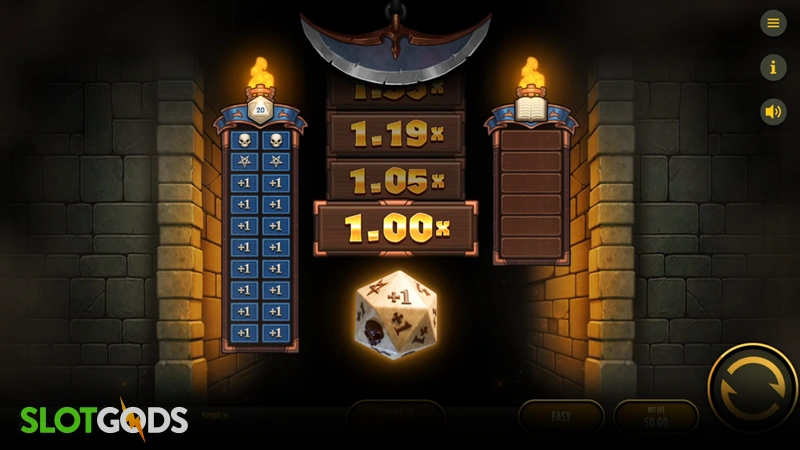Click the dimmed button left of Easy
The image size is (800, 450).
(x=396, y=416)
